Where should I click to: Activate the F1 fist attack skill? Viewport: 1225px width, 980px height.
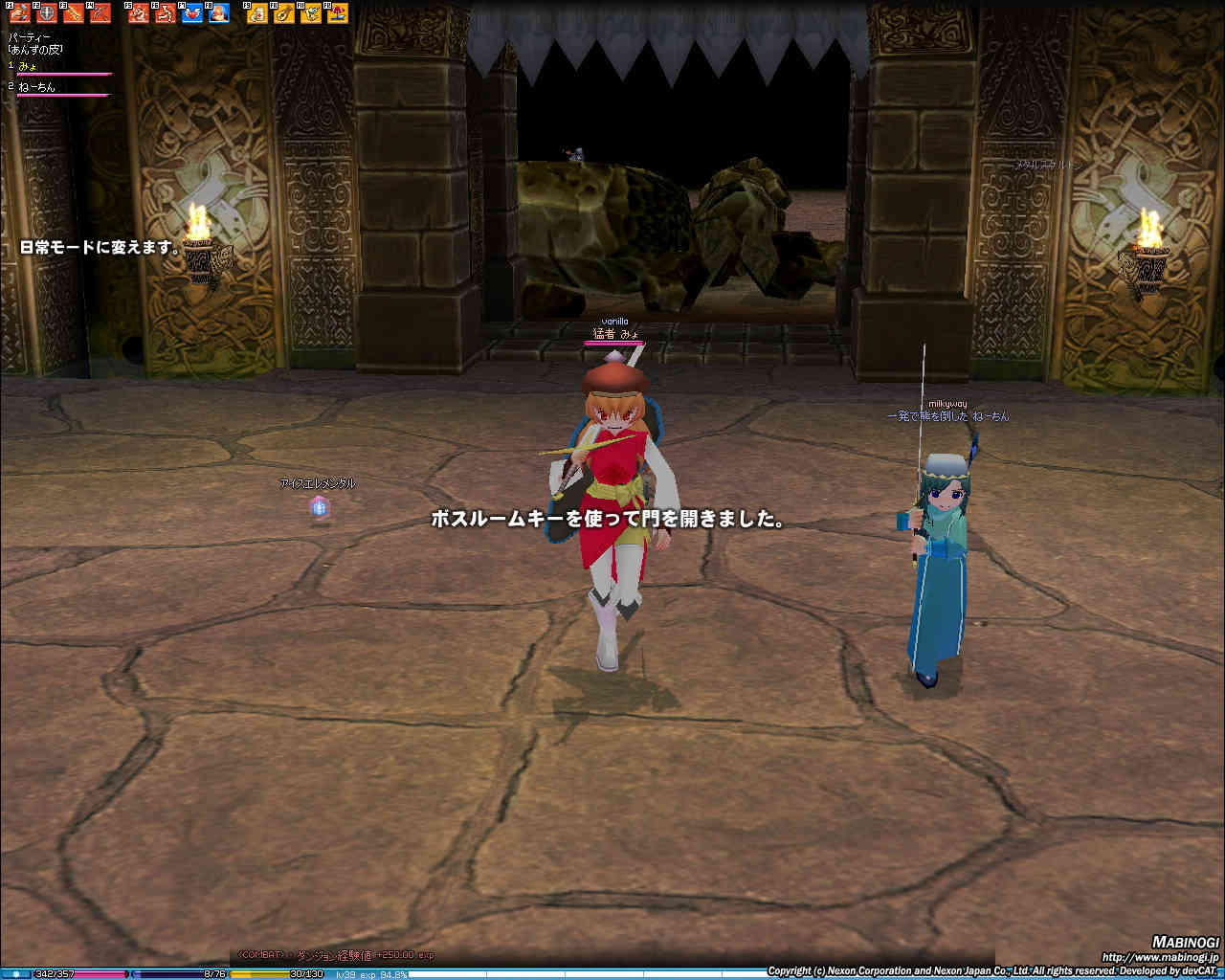point(20,13)
